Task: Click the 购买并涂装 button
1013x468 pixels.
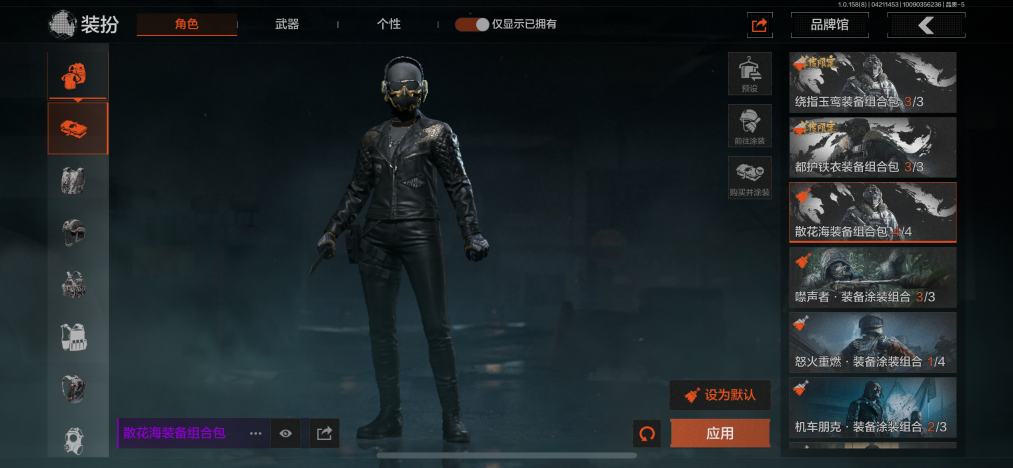Action: click(749, 177)
